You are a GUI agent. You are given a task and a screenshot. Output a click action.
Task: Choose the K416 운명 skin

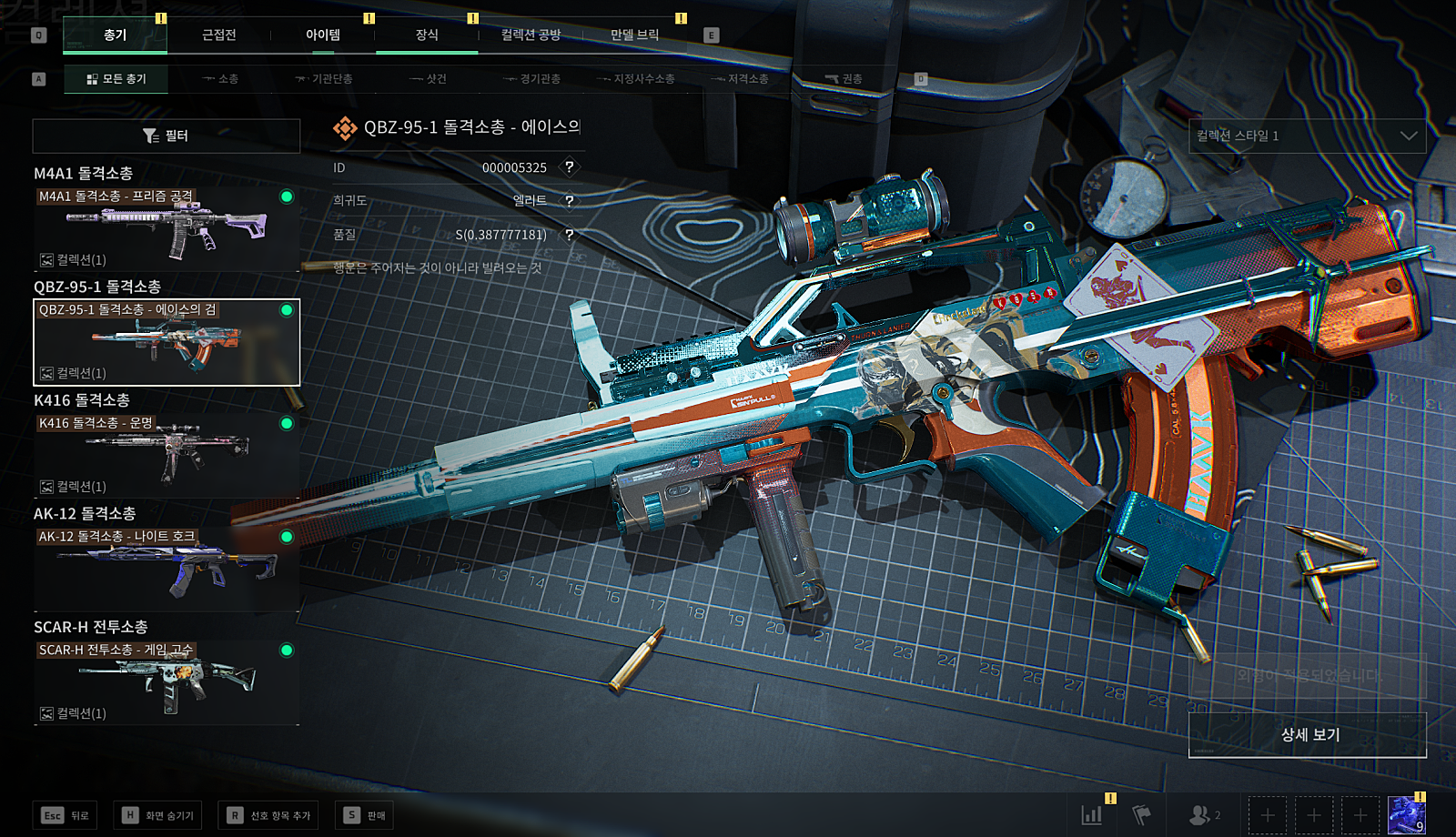[167, 456]
